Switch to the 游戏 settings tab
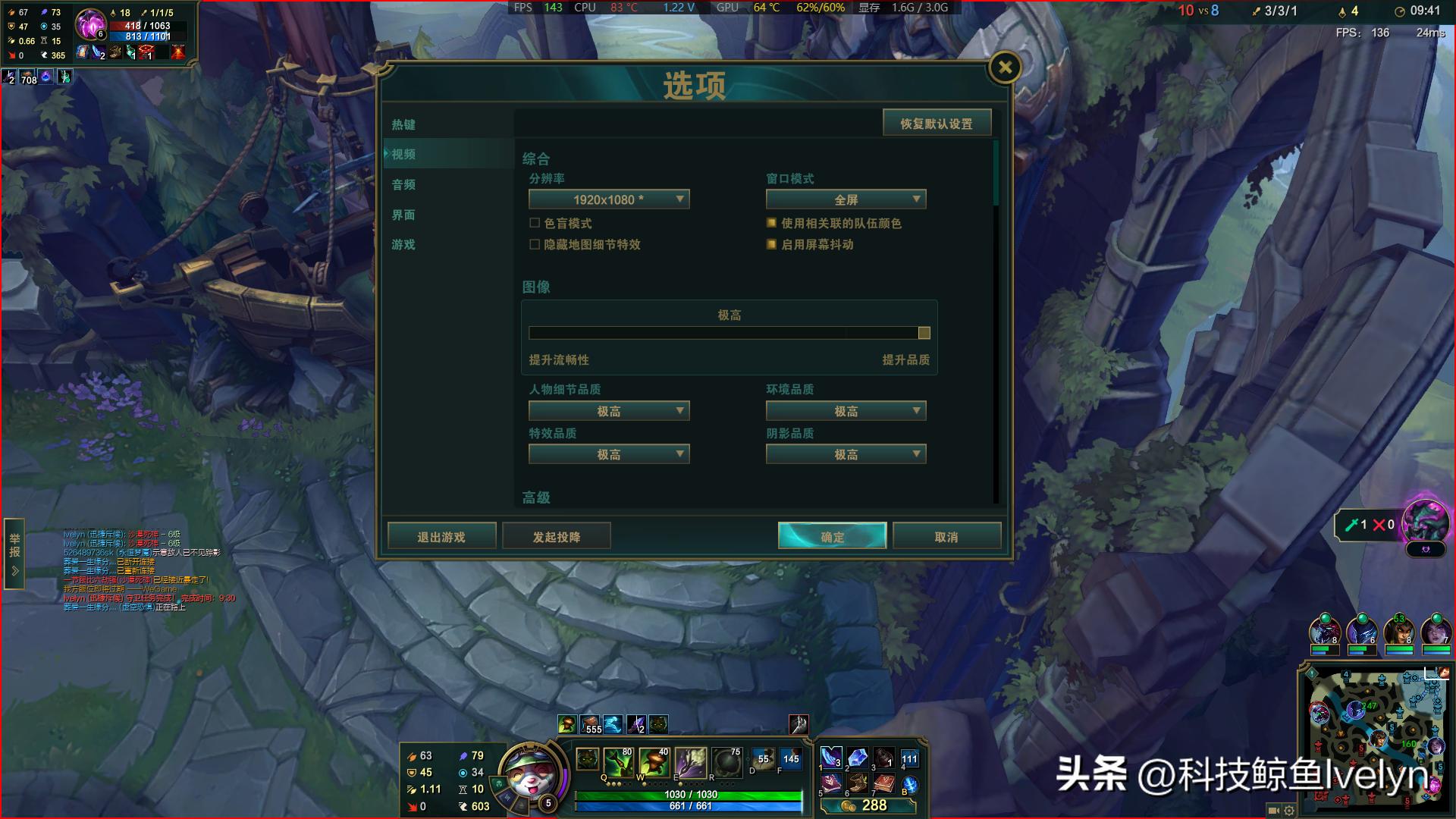This screenshot has width=1456, height=819. (x=402, y=244)
